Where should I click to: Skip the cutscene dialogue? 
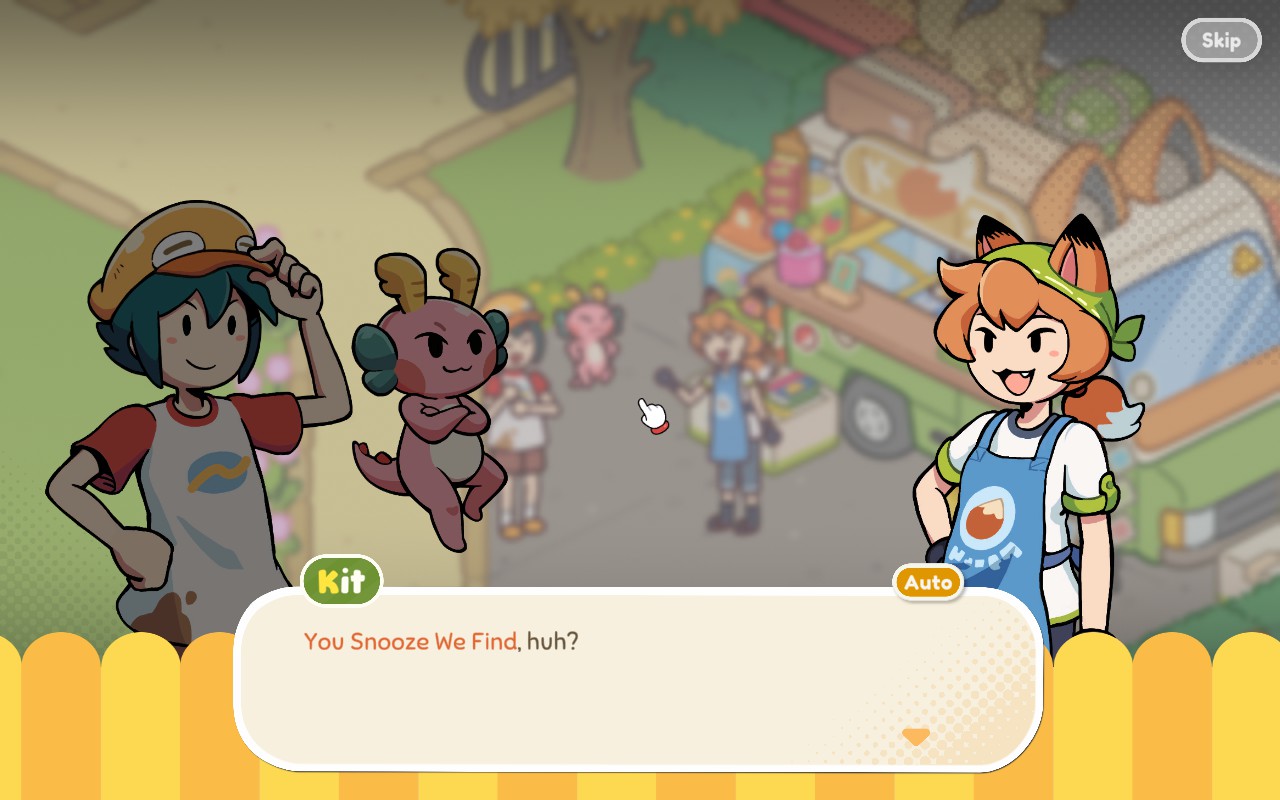click(x=1220, y=40)
